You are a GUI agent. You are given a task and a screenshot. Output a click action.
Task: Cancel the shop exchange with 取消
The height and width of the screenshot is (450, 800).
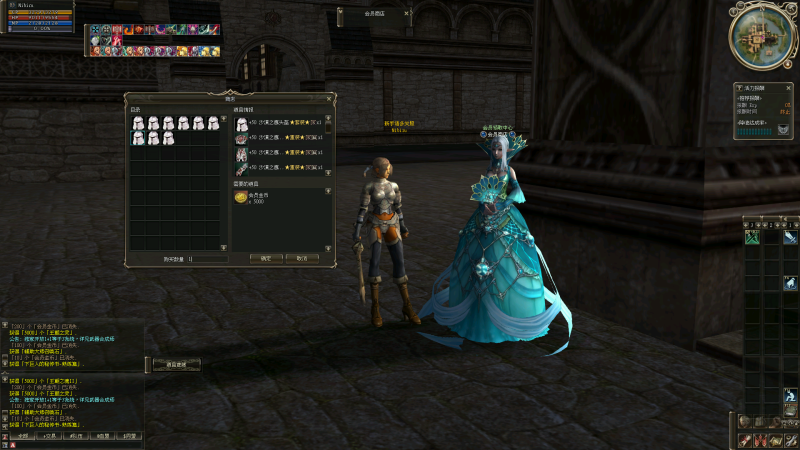(x=296, y=258)
